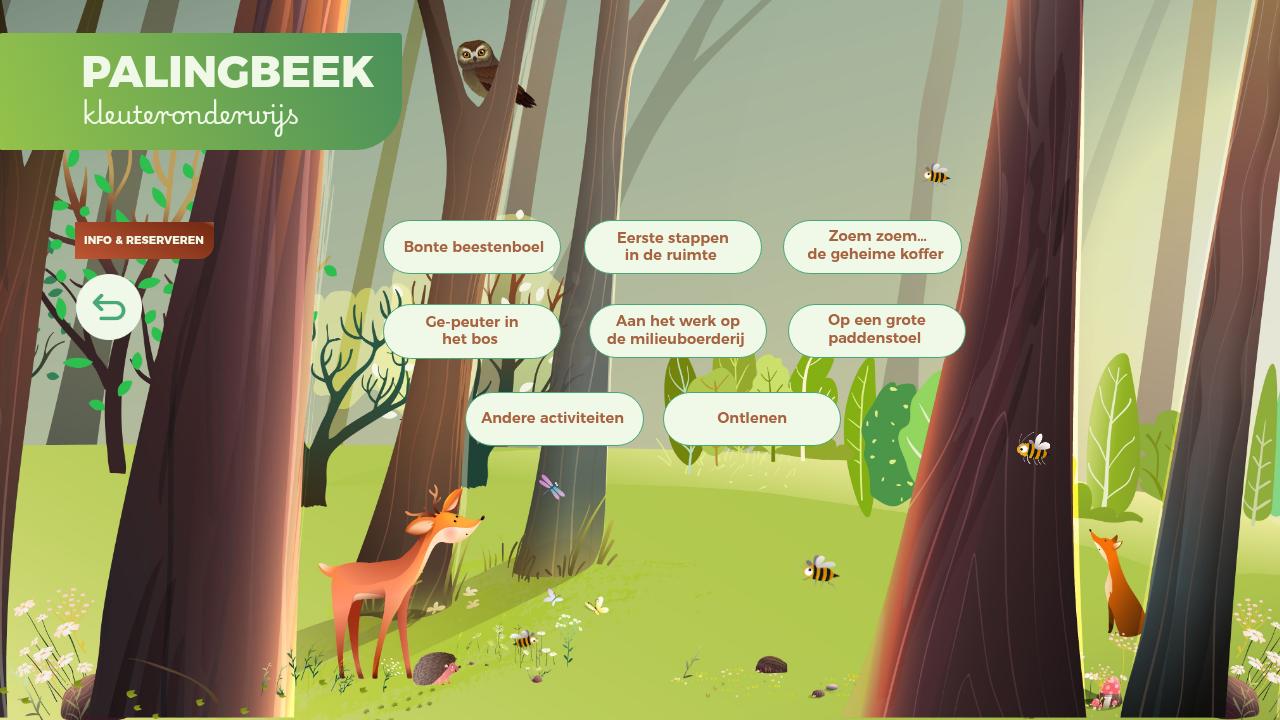Screen dimensions: 1280x720
Task: Click the flying bee beside the right tree trunk
Action: [1031, 449]
